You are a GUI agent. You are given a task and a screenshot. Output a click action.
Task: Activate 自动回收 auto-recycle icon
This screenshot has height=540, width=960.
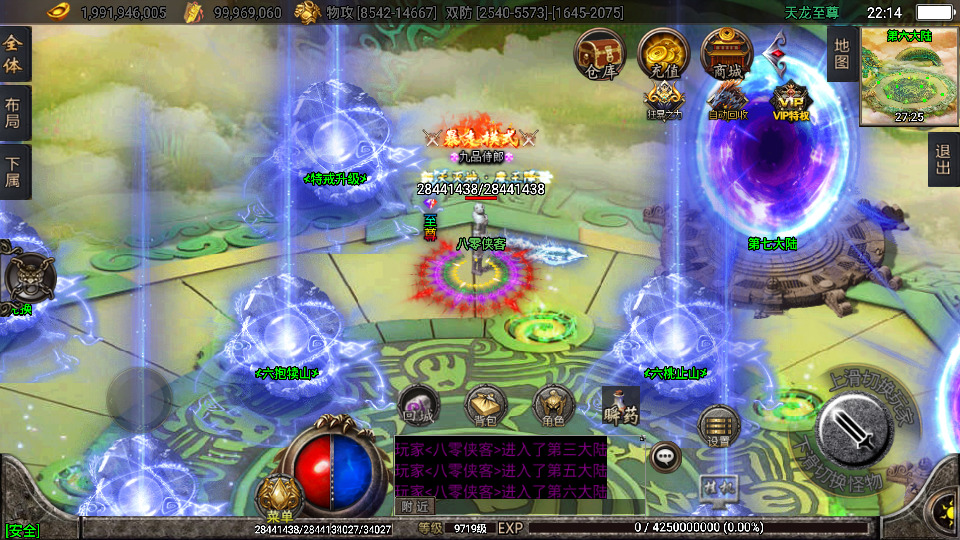click(727, 100)
